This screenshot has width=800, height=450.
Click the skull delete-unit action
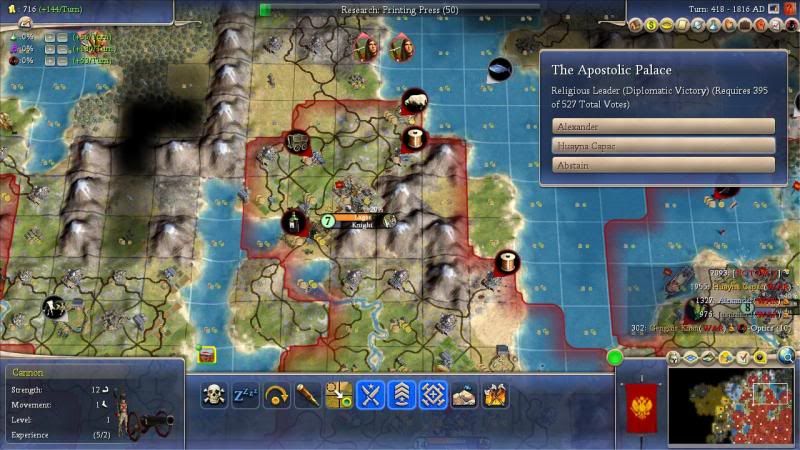click(215, 394)
